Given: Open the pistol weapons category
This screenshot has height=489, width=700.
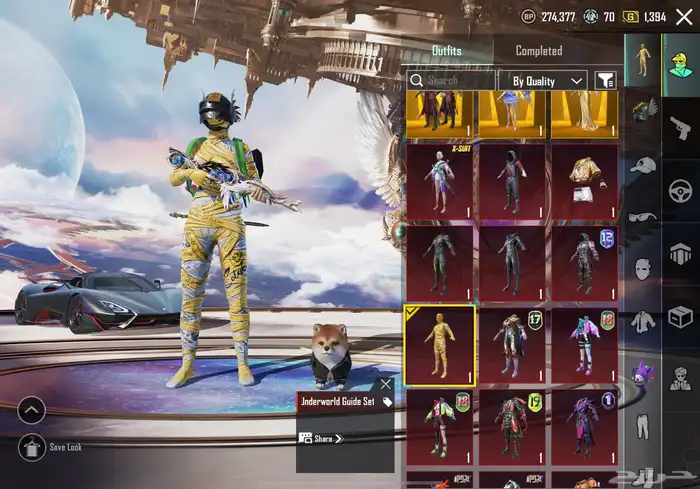Looking at the screenshot, I should pyautogui.click(x=680, y=124).
